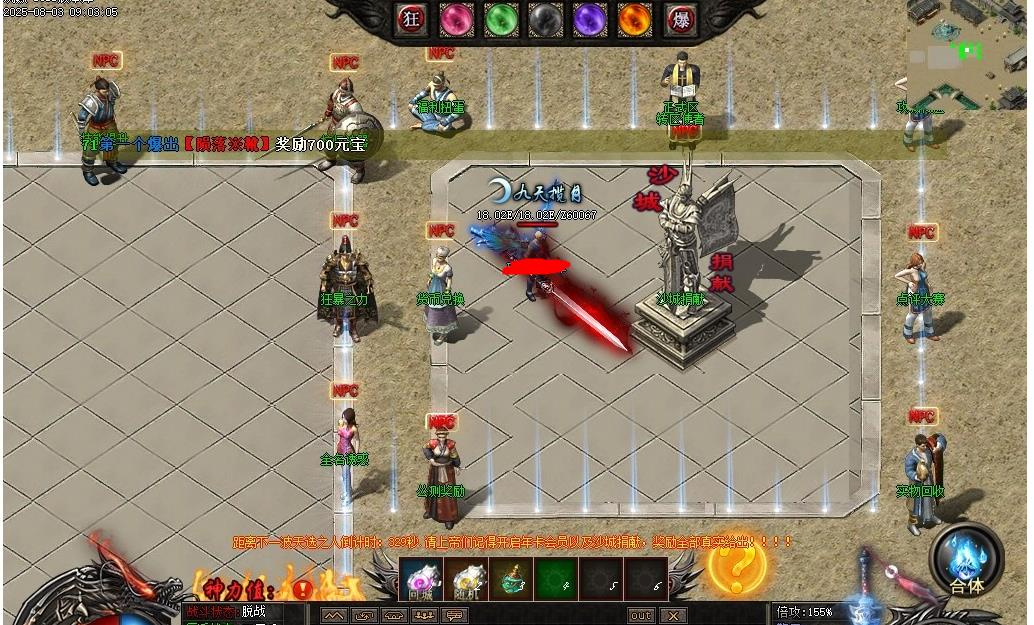Image resolution: width=1034 pixels, height=625 pixels.
Task: Activate the red 爆 button
Action: coord(681,19)
